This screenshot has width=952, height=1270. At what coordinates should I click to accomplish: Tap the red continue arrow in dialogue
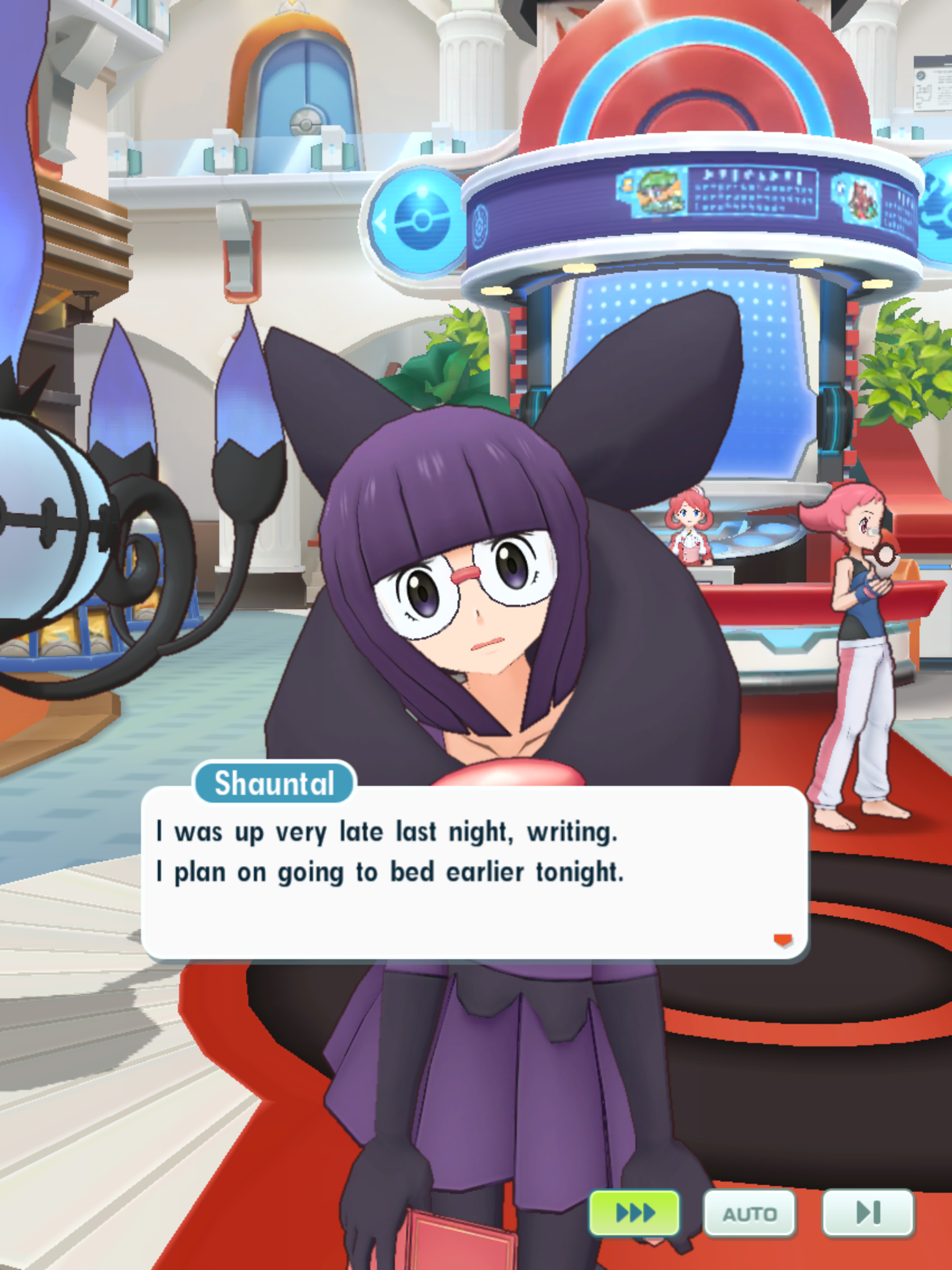coord(783,940)
